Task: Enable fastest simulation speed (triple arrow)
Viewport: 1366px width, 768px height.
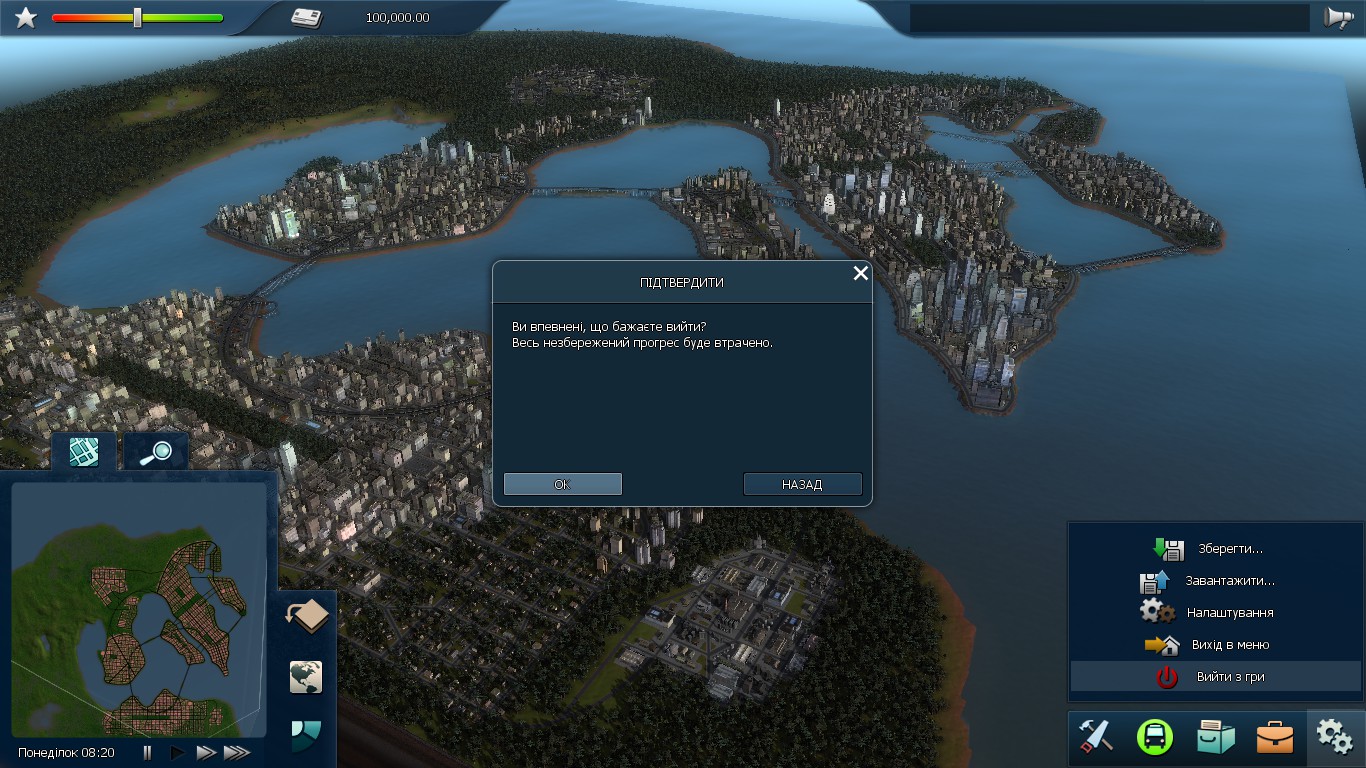Action: pyautogui.click(x=236, y=753)
